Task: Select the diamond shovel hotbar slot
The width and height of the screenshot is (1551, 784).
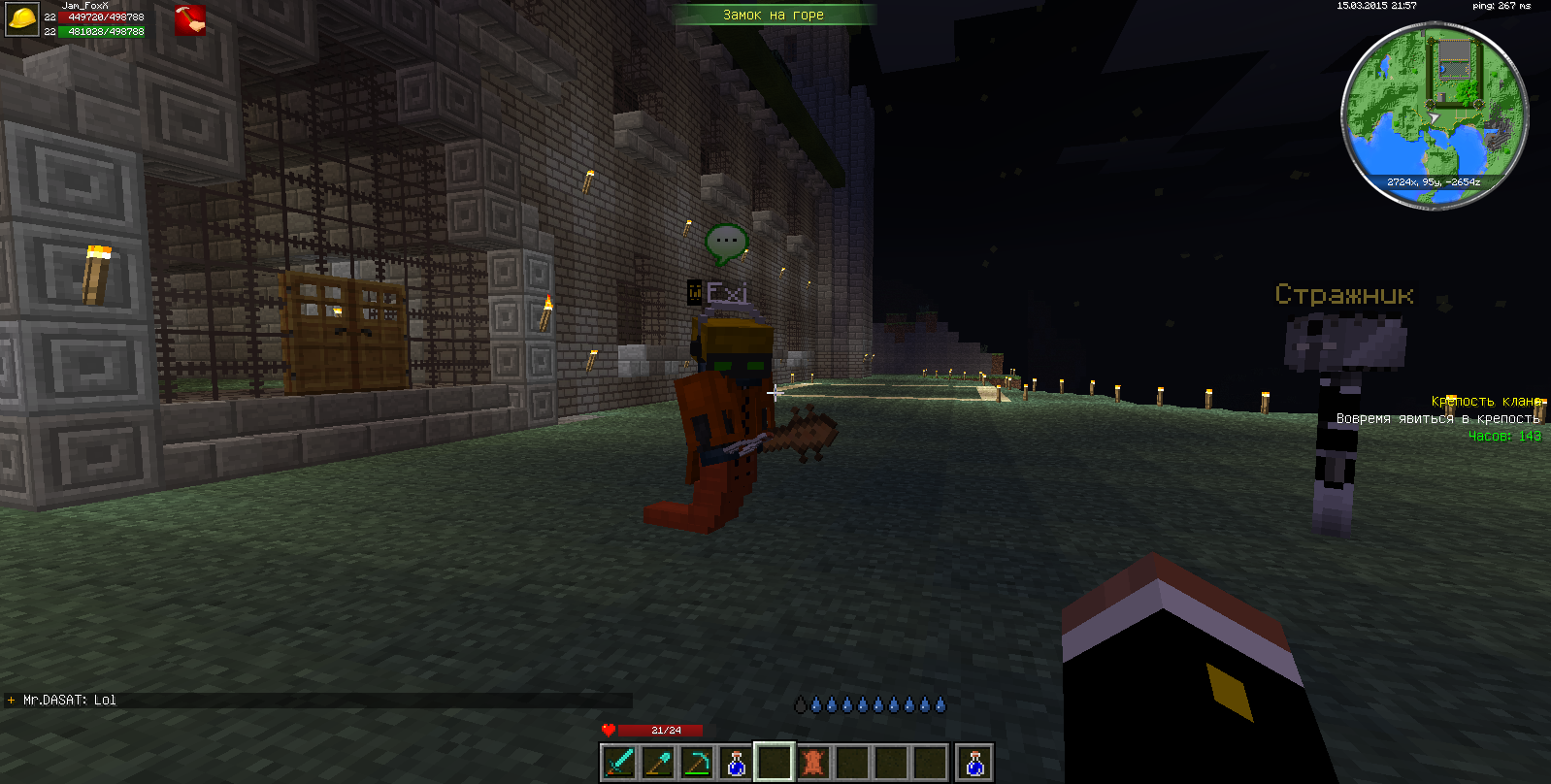Action: [x=658, y=763]
